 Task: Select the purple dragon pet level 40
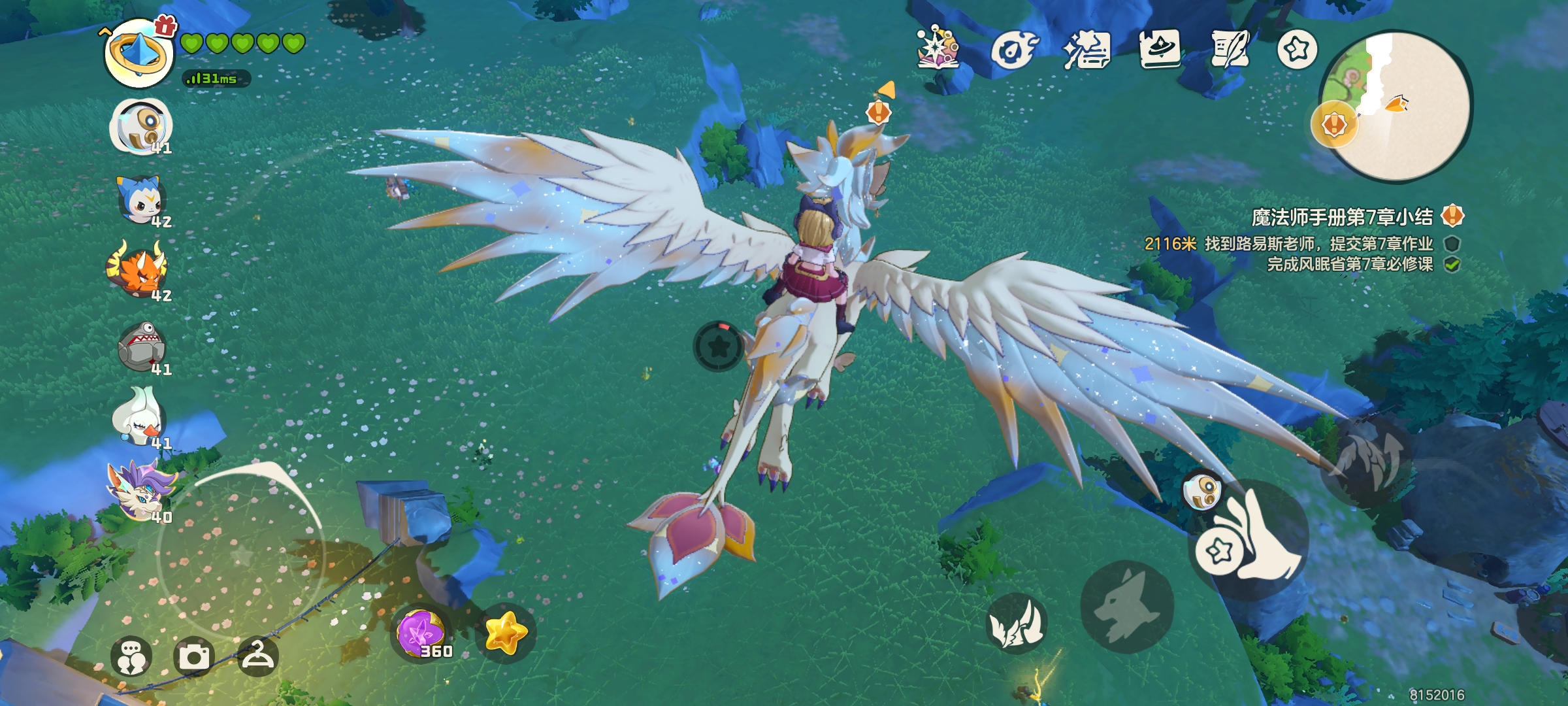coord(140,490)
